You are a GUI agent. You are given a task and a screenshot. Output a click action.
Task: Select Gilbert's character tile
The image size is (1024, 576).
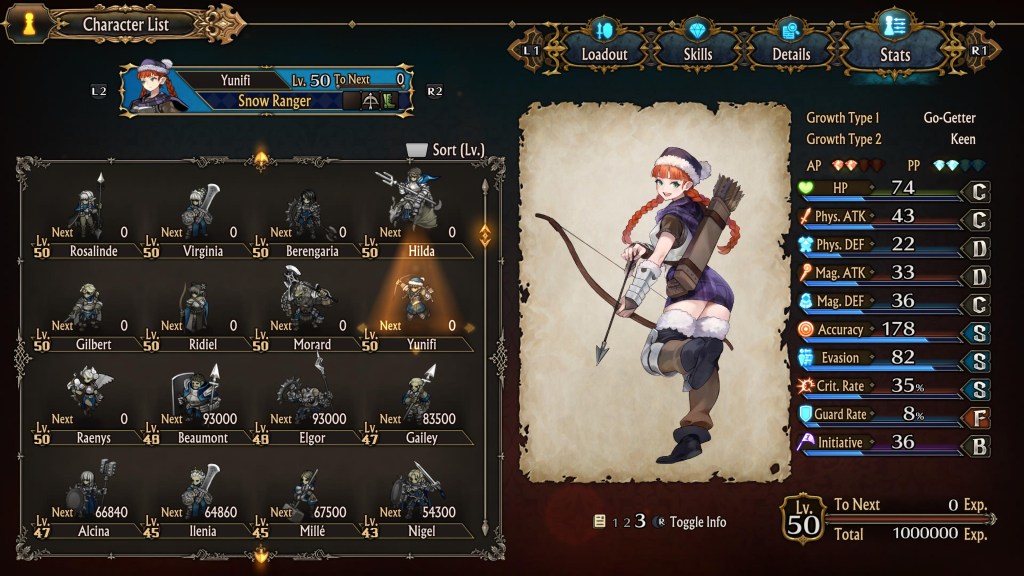click(x=86, y=311)
